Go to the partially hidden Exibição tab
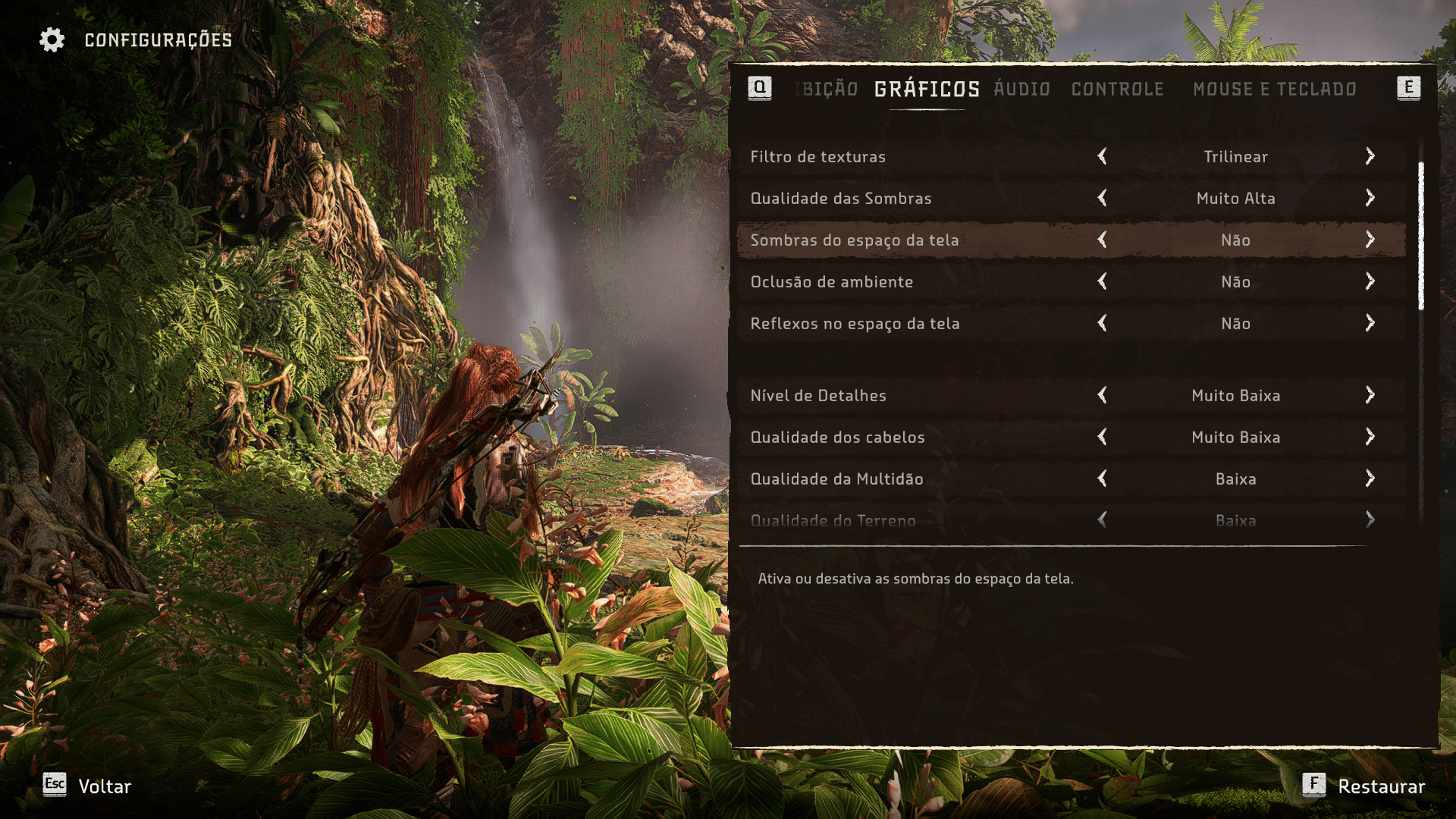Image resolution: width=1456 pixels, height=819 pixels. [x=829, y=89]
